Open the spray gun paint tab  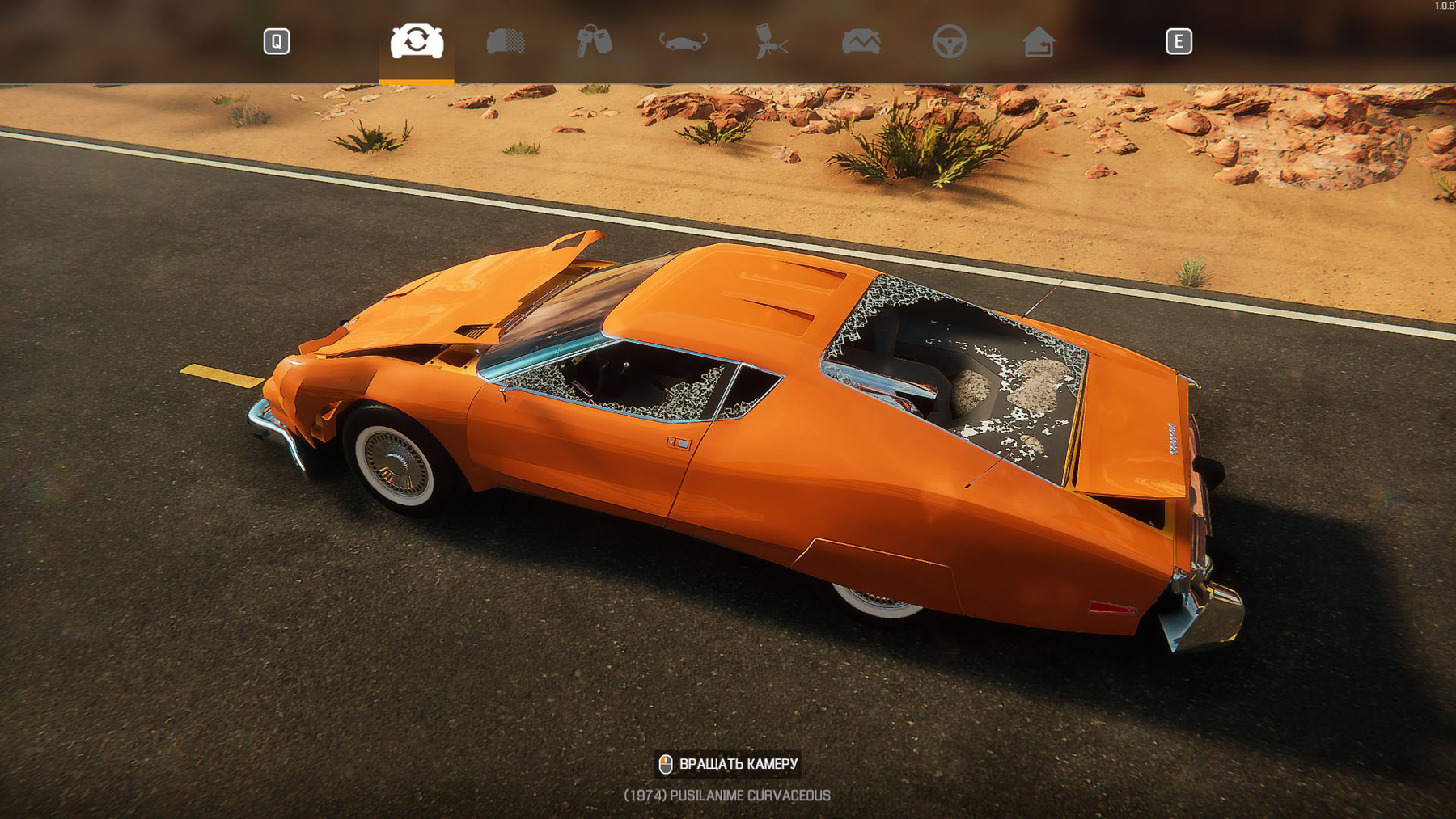[772, 41]
